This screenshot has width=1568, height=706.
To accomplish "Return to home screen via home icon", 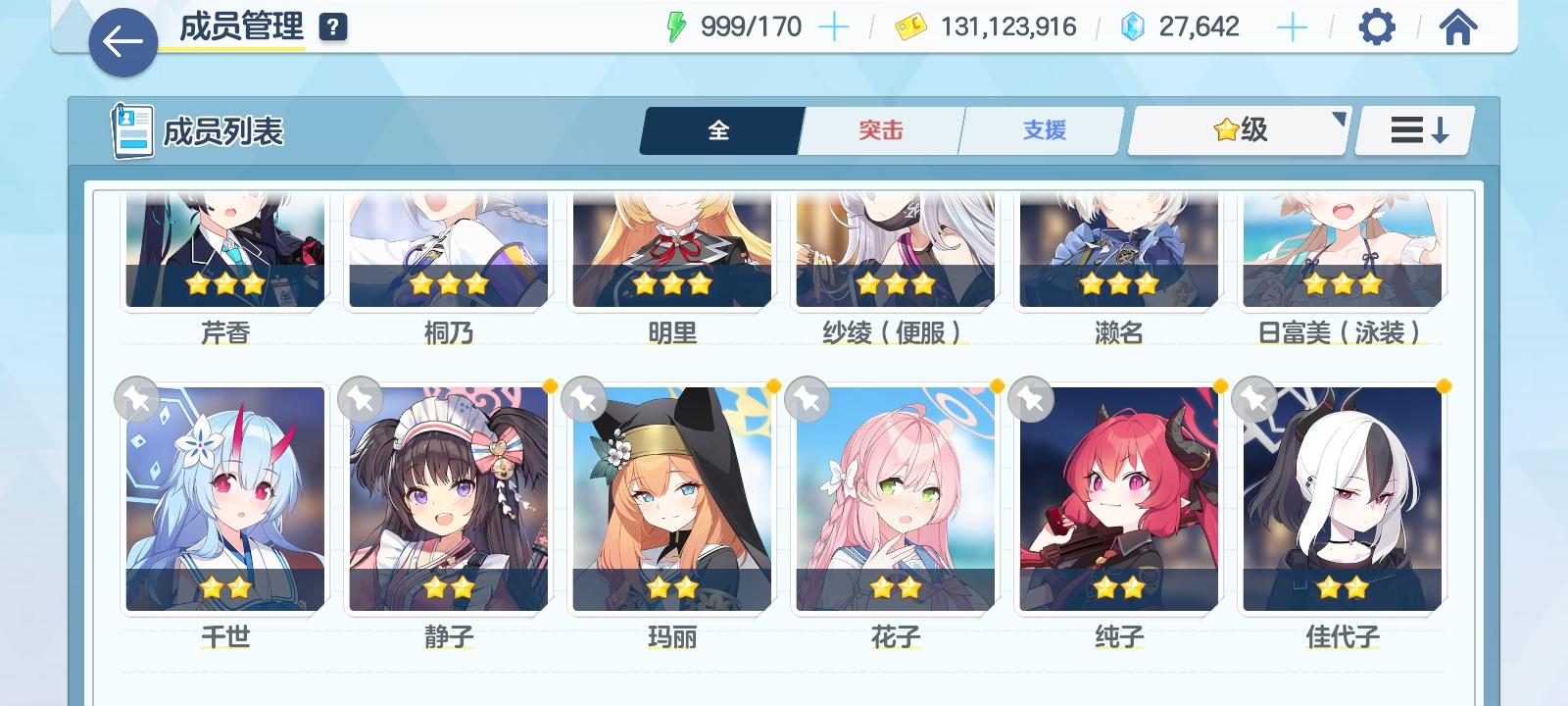I will [x=1459, y=26].
